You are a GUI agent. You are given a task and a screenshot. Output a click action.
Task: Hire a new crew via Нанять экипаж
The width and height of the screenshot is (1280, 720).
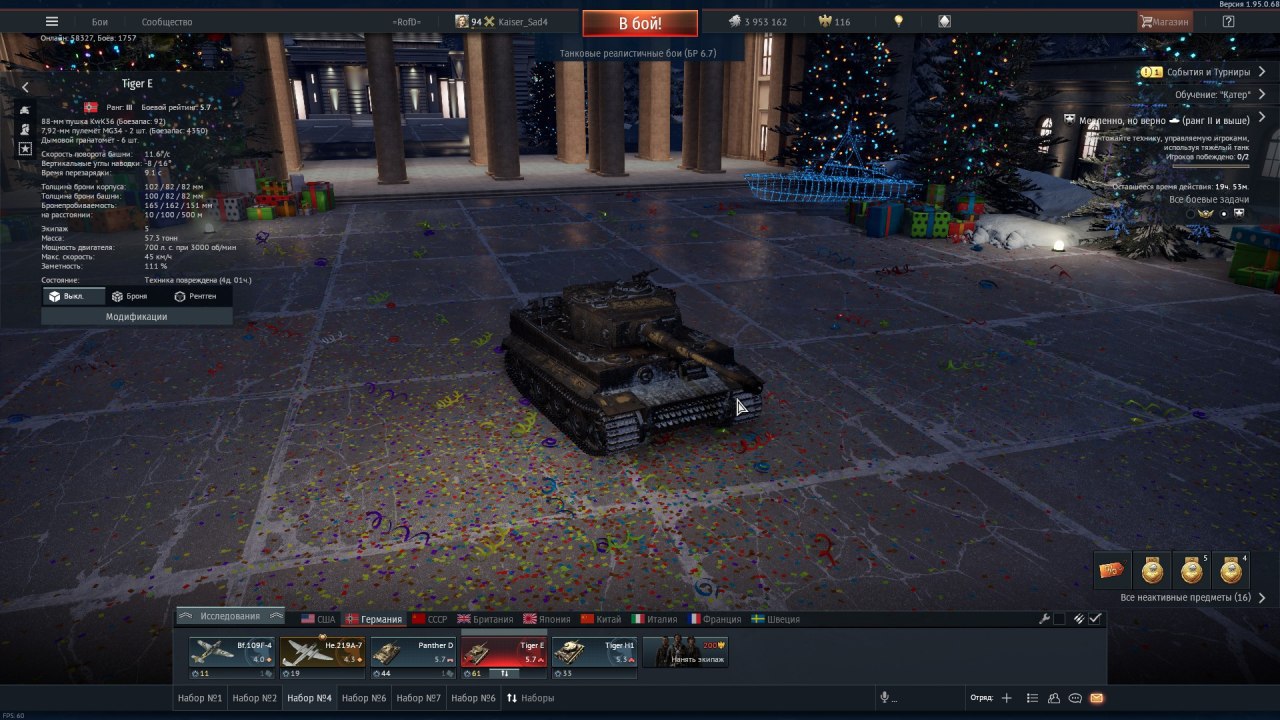coord(685,653)
